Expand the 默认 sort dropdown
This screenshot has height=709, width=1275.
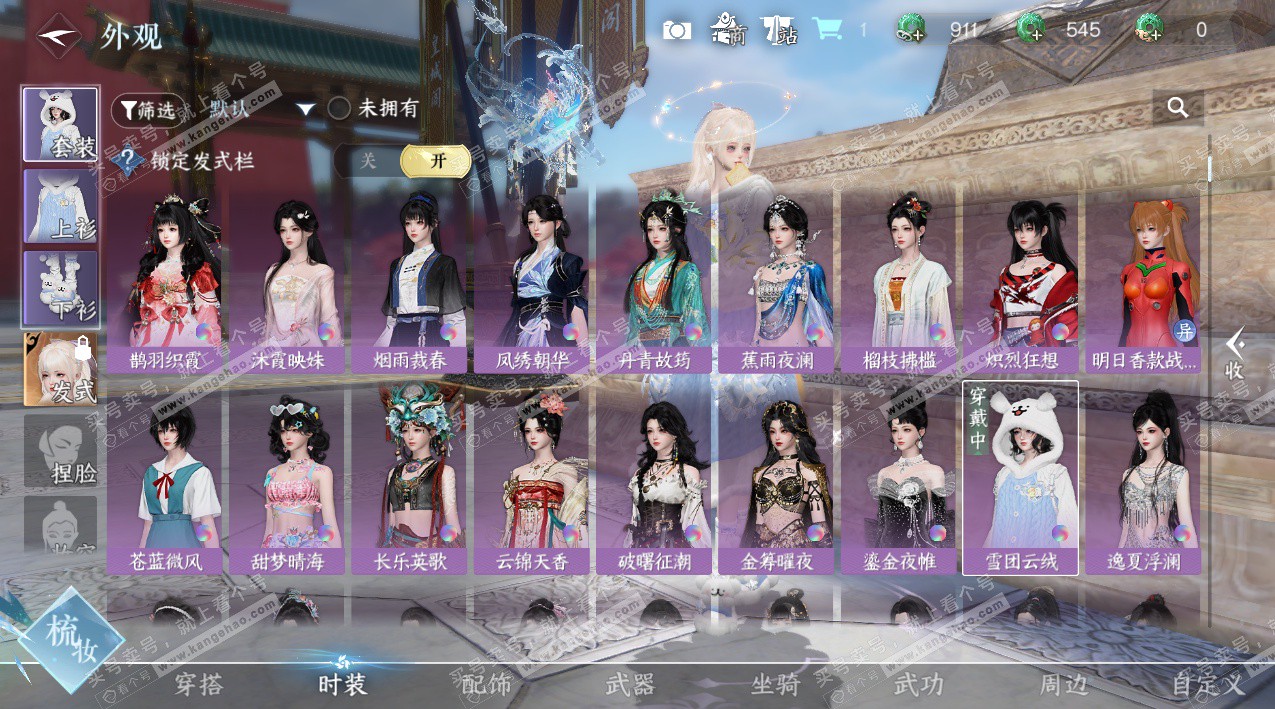[305, 109]
